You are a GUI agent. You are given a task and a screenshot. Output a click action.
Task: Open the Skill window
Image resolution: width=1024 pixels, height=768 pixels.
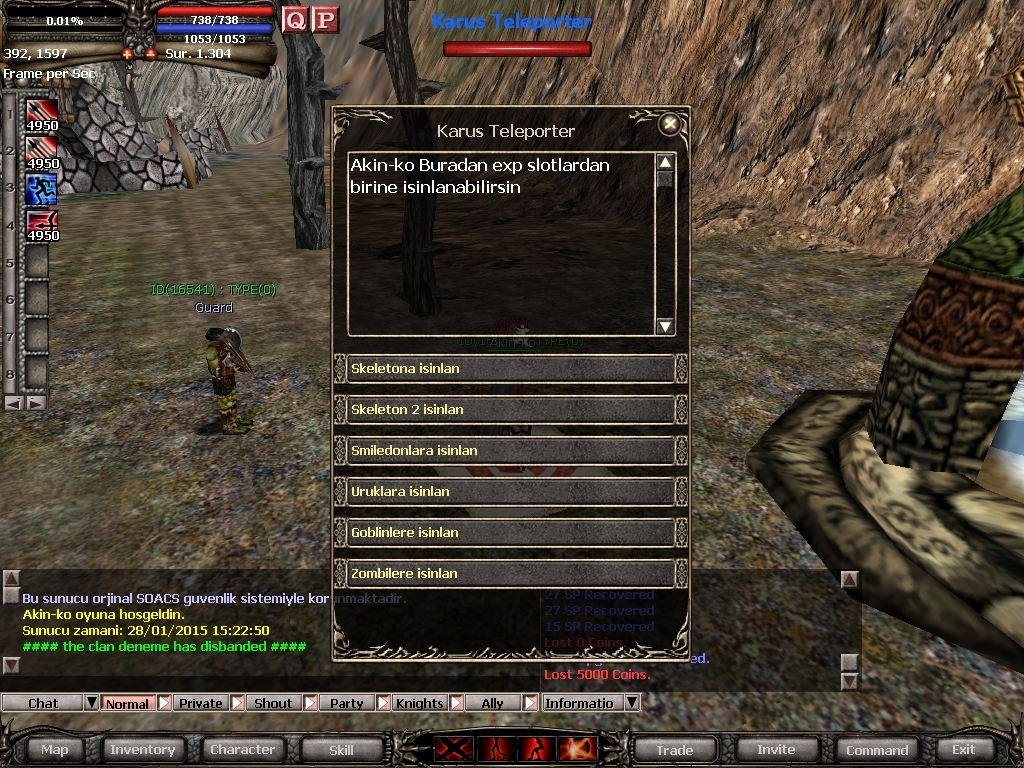[x=341, y=749]
